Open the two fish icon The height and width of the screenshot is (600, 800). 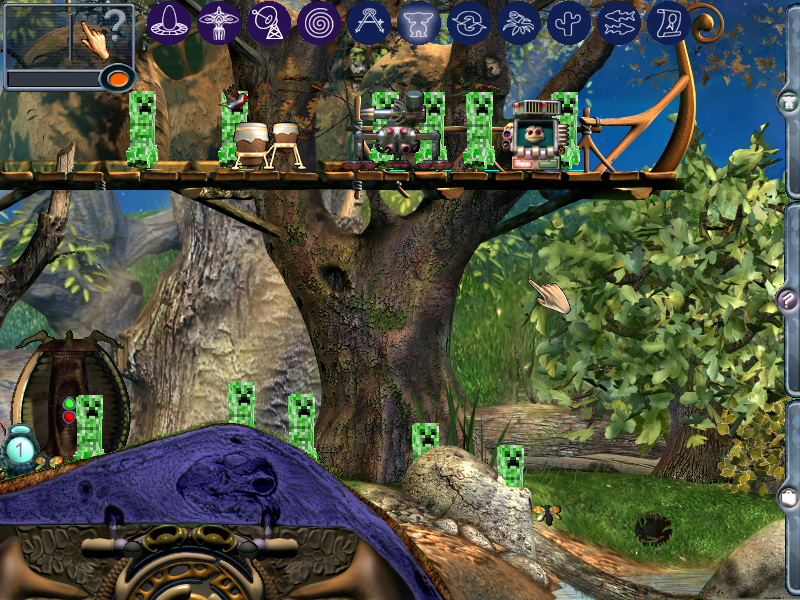click(x=618, y=22)
